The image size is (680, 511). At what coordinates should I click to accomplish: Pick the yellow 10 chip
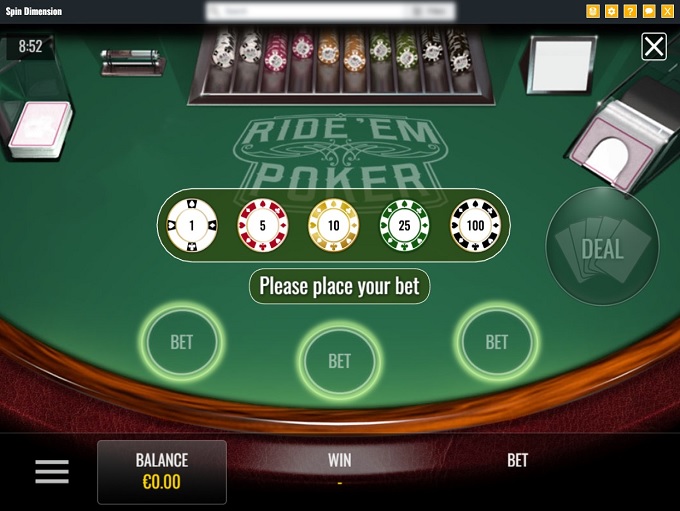click(333, 225)
